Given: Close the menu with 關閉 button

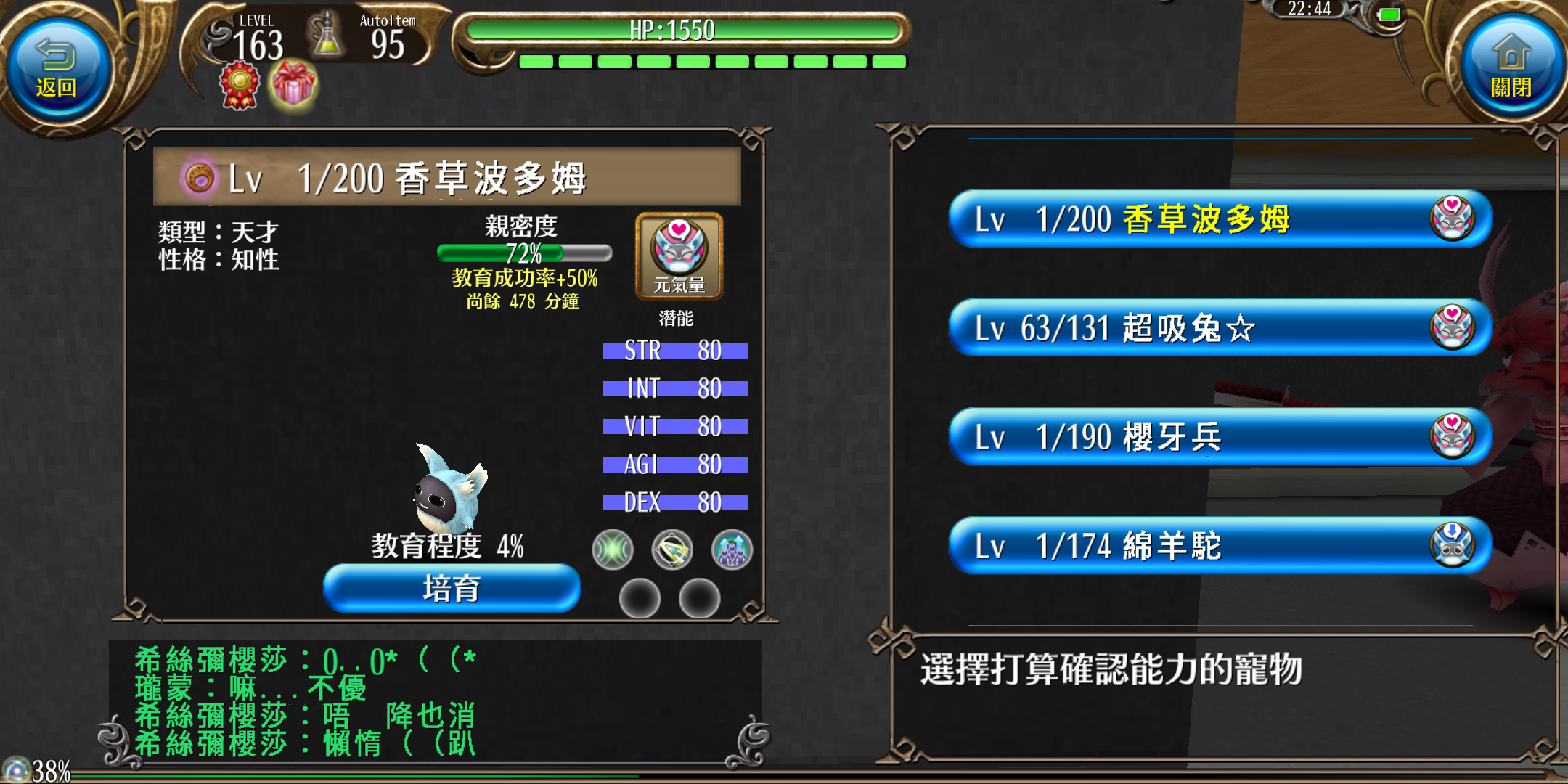Looking at the screenshot, I should click(1511, 69).
